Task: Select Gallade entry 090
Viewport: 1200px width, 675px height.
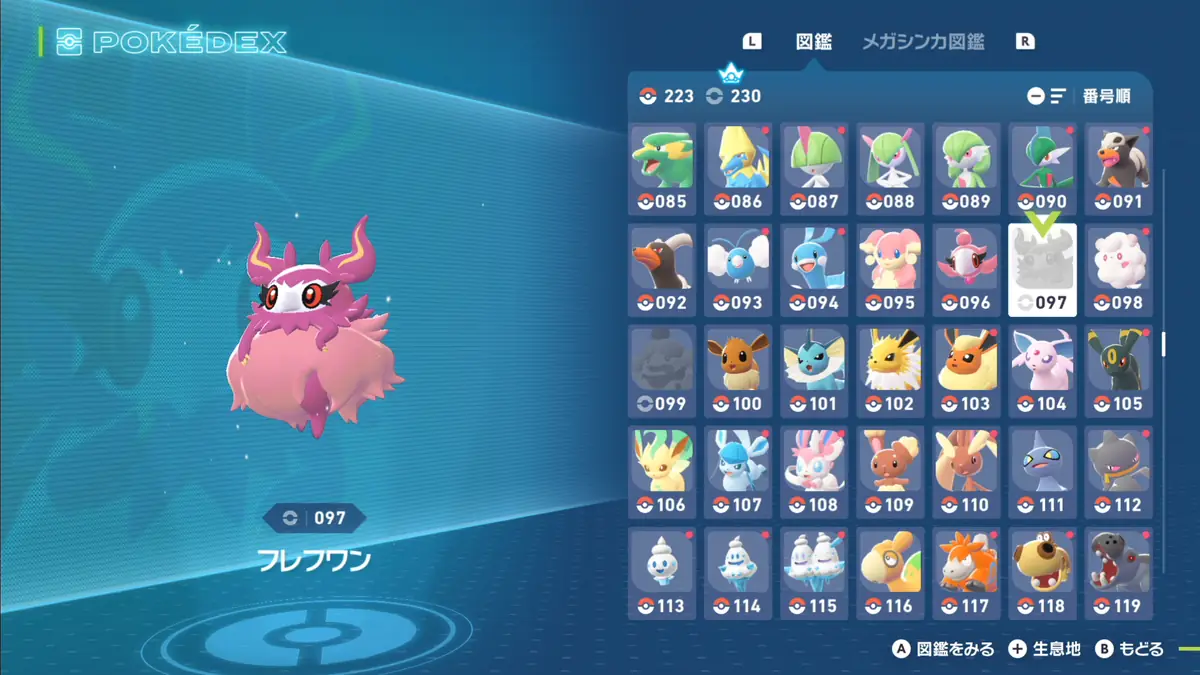Action: pos(1043,169)
